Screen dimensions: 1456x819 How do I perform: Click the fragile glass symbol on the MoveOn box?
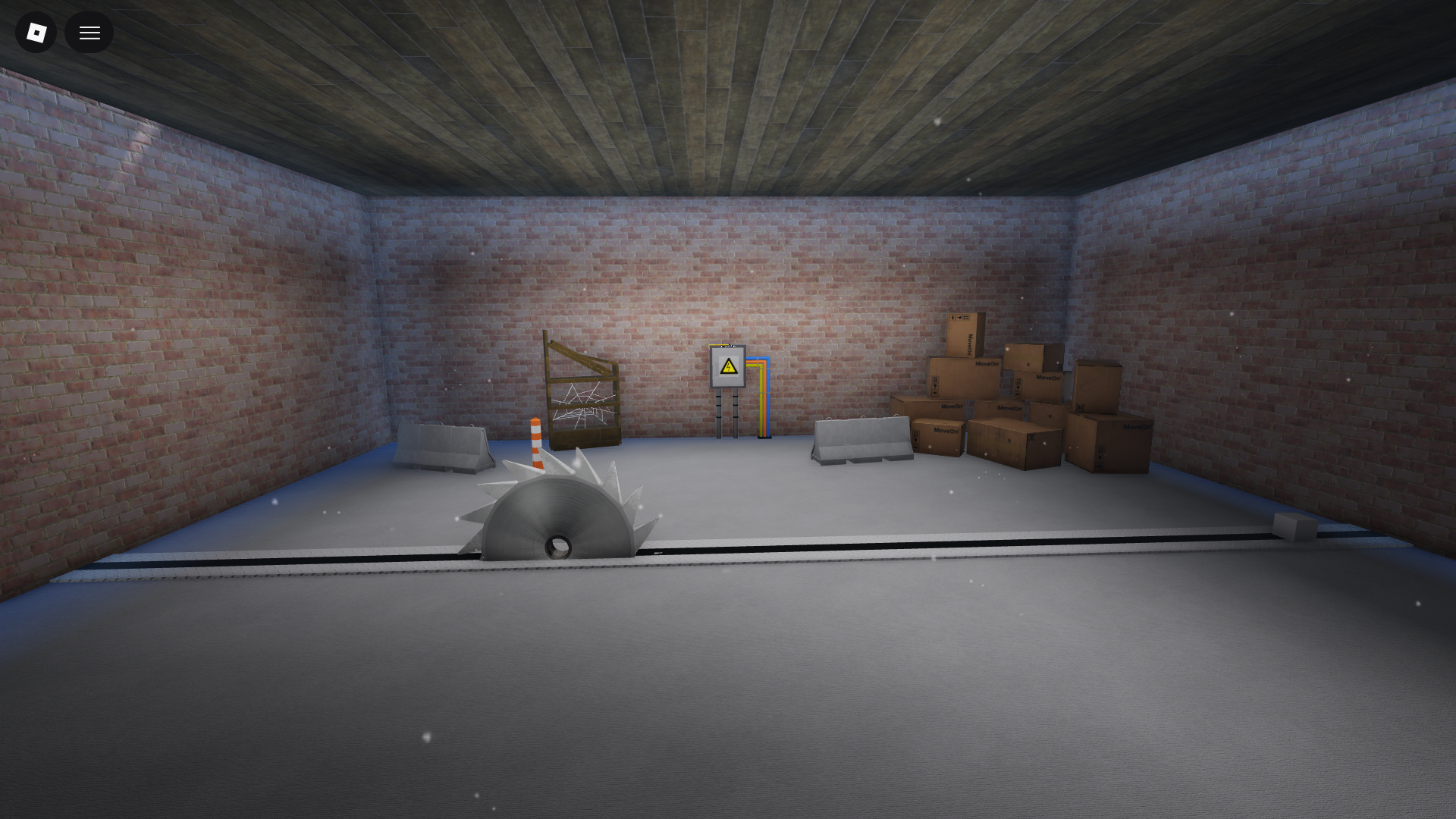point(935,386)
